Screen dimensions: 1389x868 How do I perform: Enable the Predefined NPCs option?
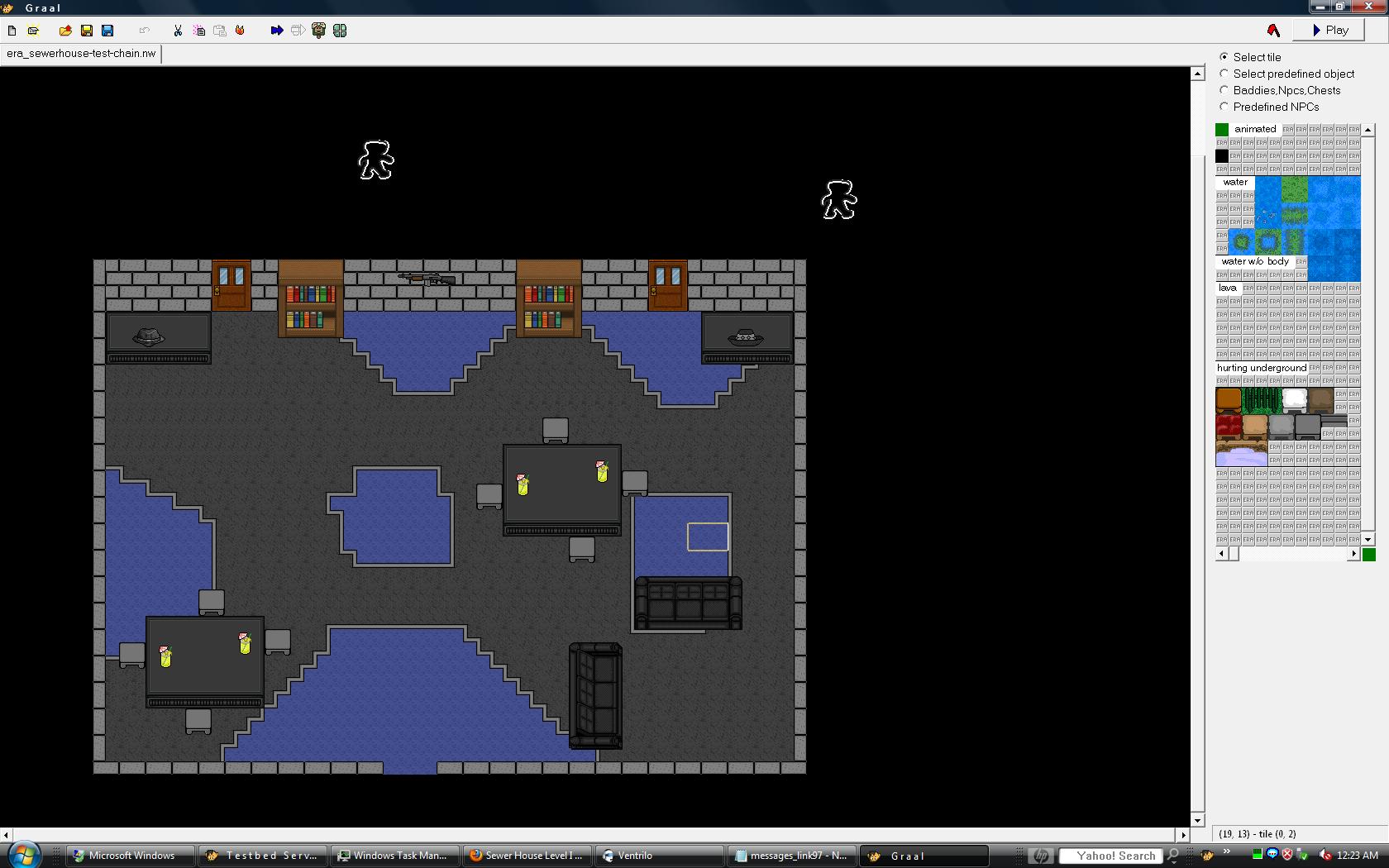1224,107
